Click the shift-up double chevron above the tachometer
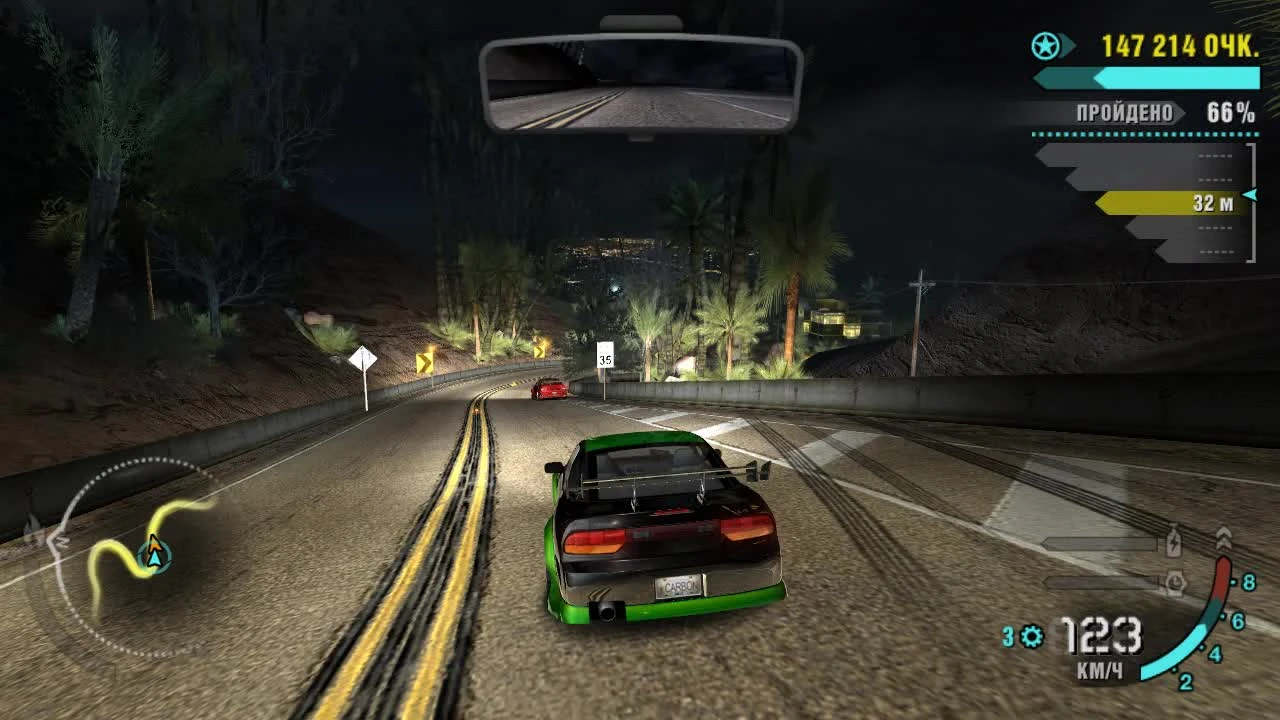Screen dimensions: 1280x720 [1224, 538]
